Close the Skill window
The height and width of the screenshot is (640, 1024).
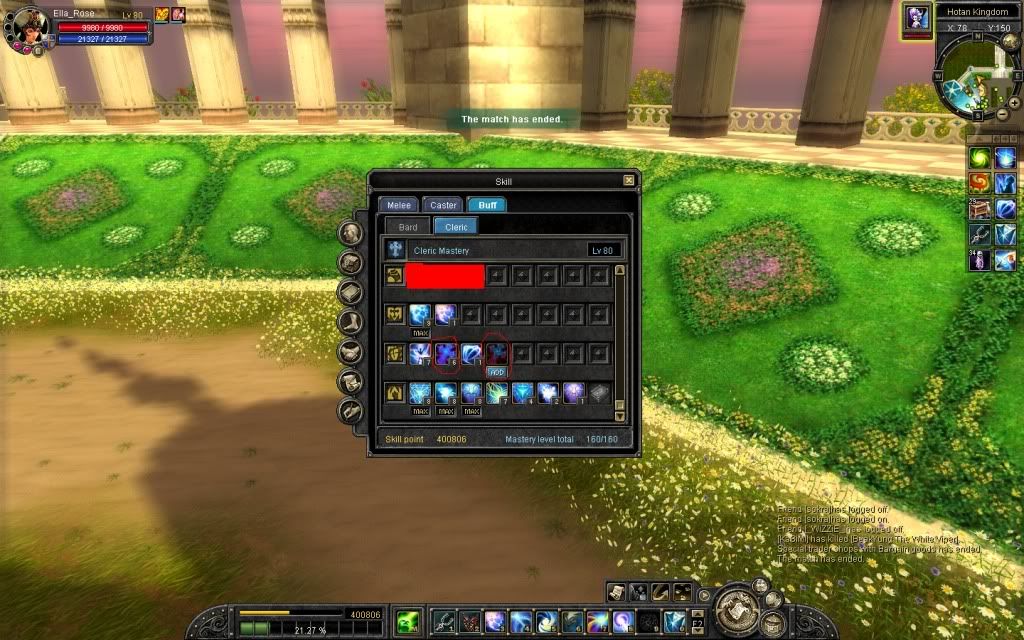click(628, 181)
